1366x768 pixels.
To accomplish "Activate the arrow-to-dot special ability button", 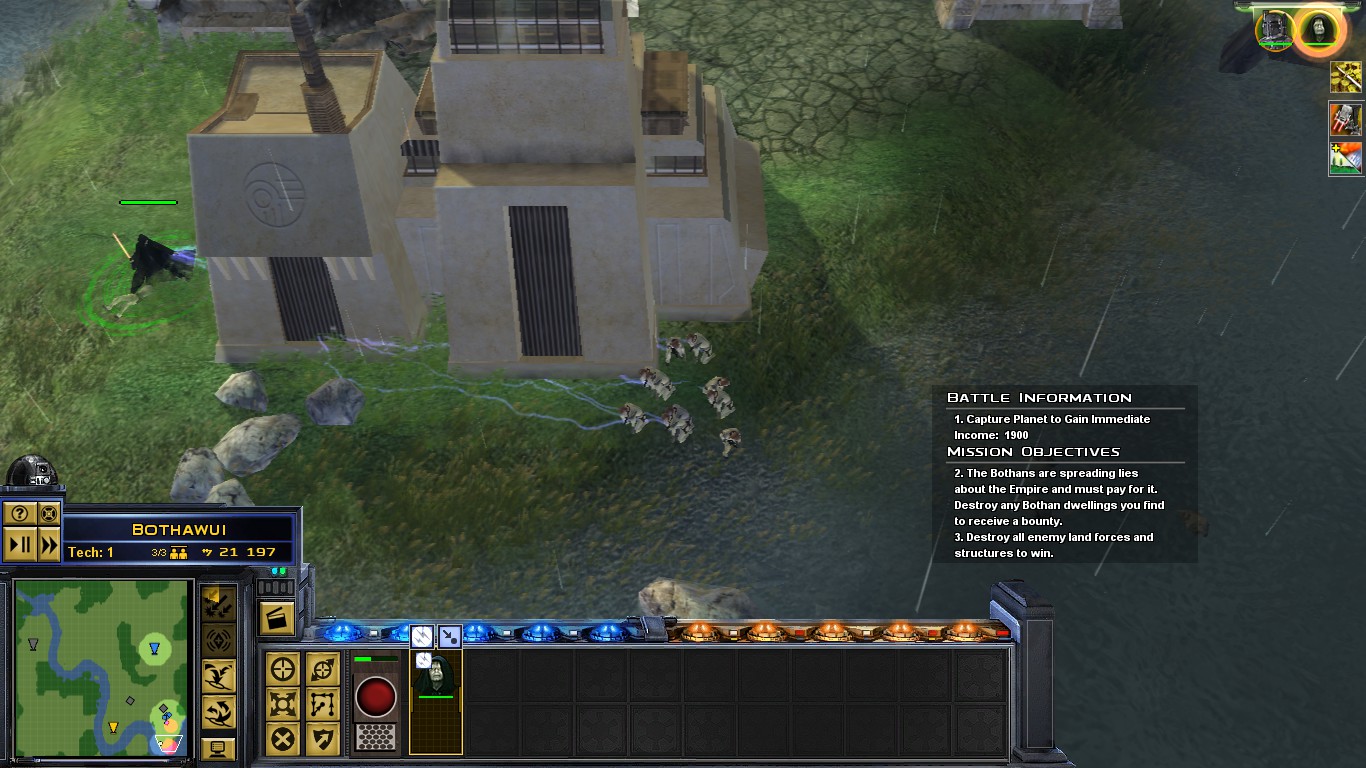I will pyautogui.click(x=450, y=635).
